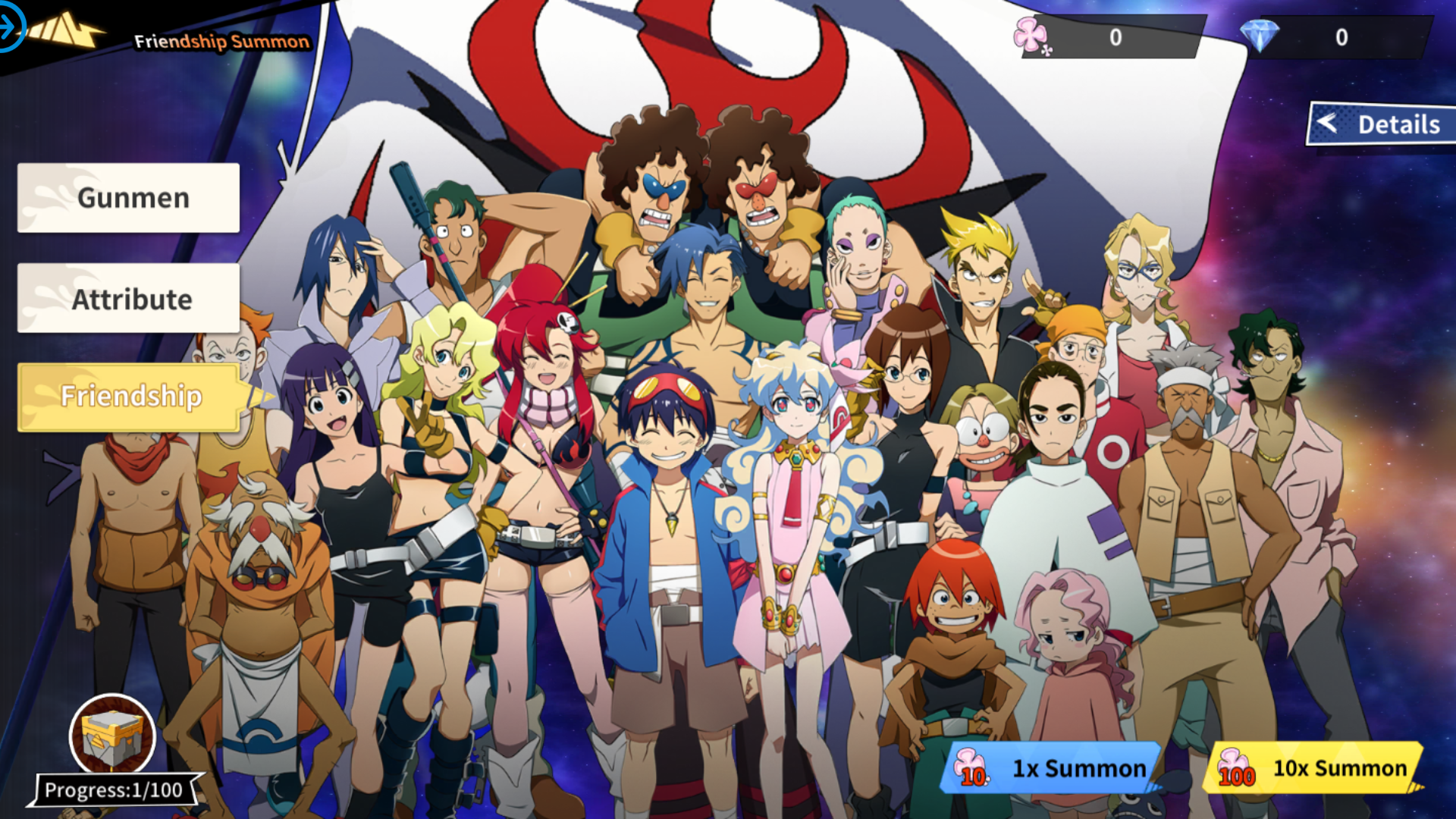This screenshot has width=1456, height=819.
Task: Select the yellow arrow pointer on Friendship banner
Action: pyautogui.click(x=258, y=396)
